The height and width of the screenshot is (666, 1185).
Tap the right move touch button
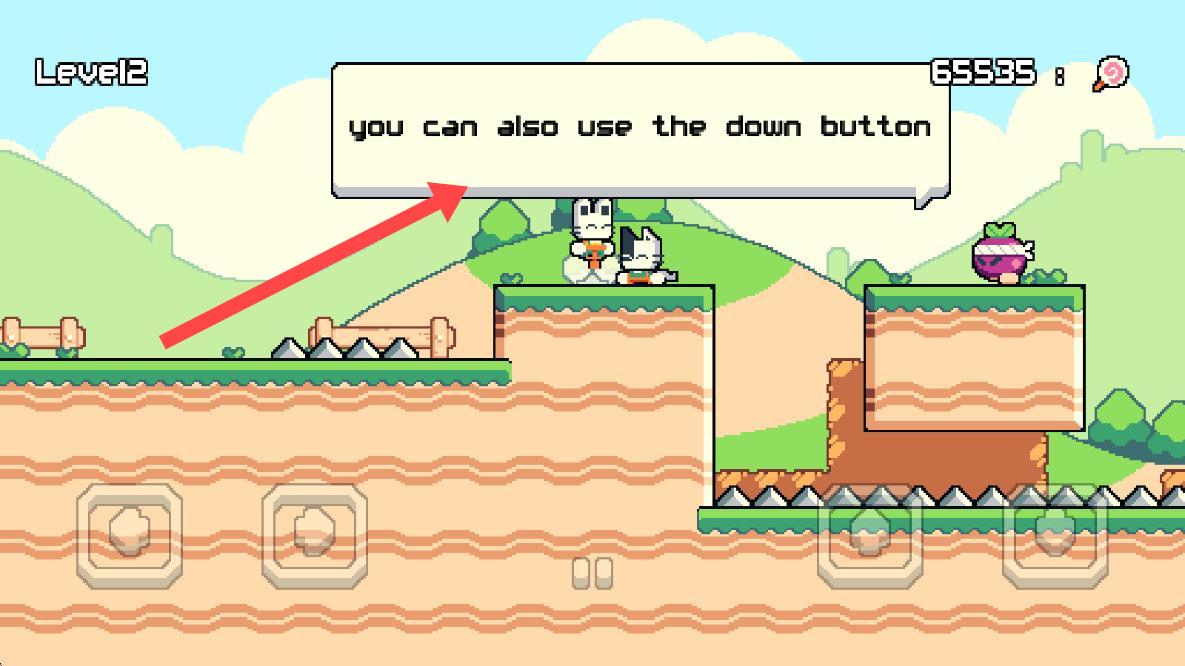pos(314,536)
